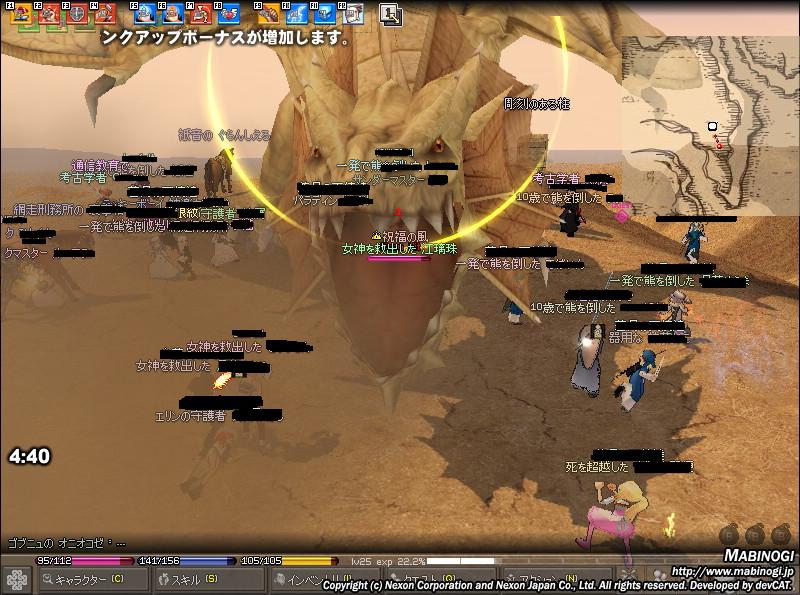This screenshot has width=800, height=595.
Task: Use the F6 hotbar skill
Action: pyautogui.click(x=173, y=14)
